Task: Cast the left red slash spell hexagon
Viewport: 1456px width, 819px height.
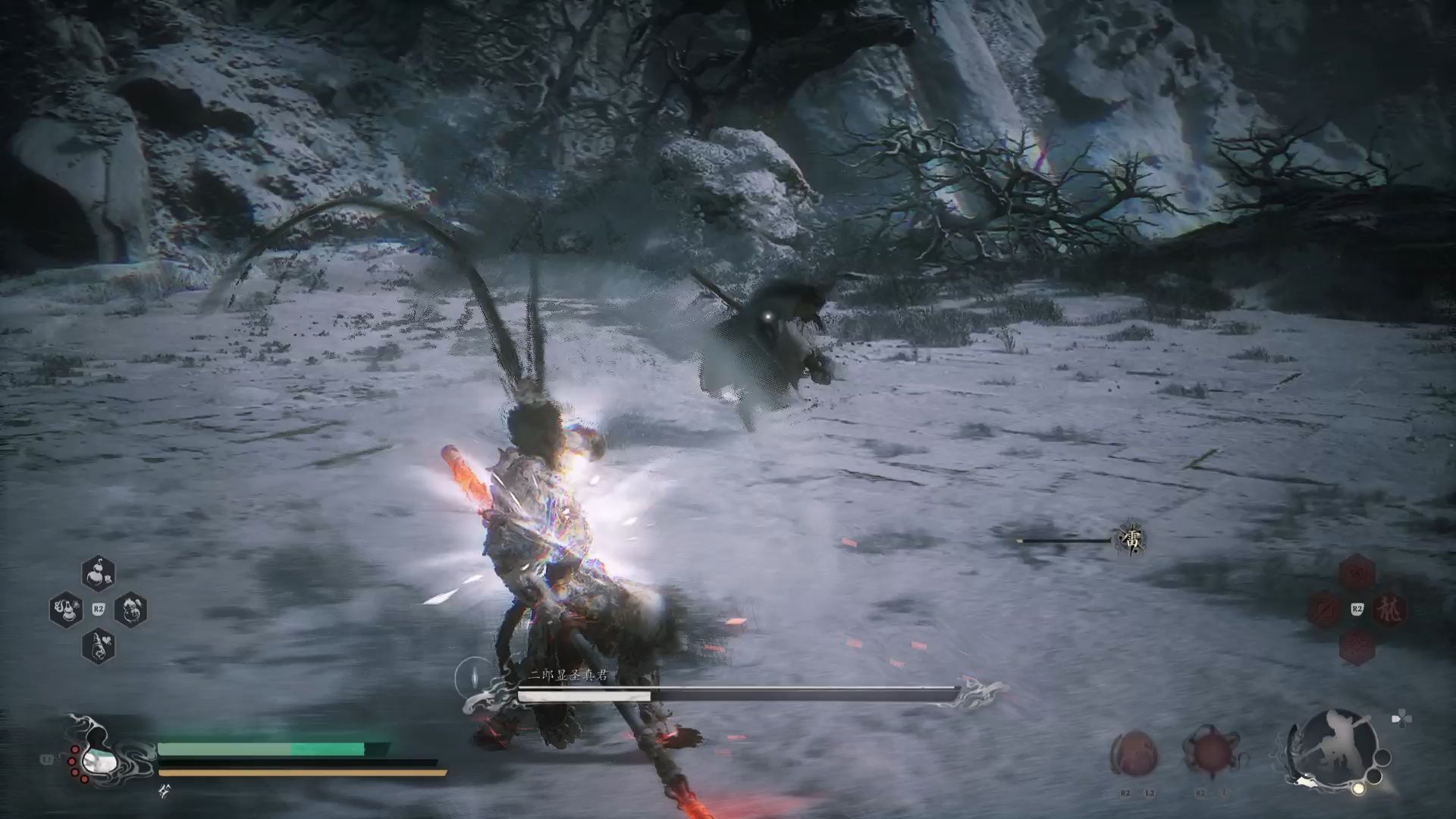Action: (x=1325, y=610)
